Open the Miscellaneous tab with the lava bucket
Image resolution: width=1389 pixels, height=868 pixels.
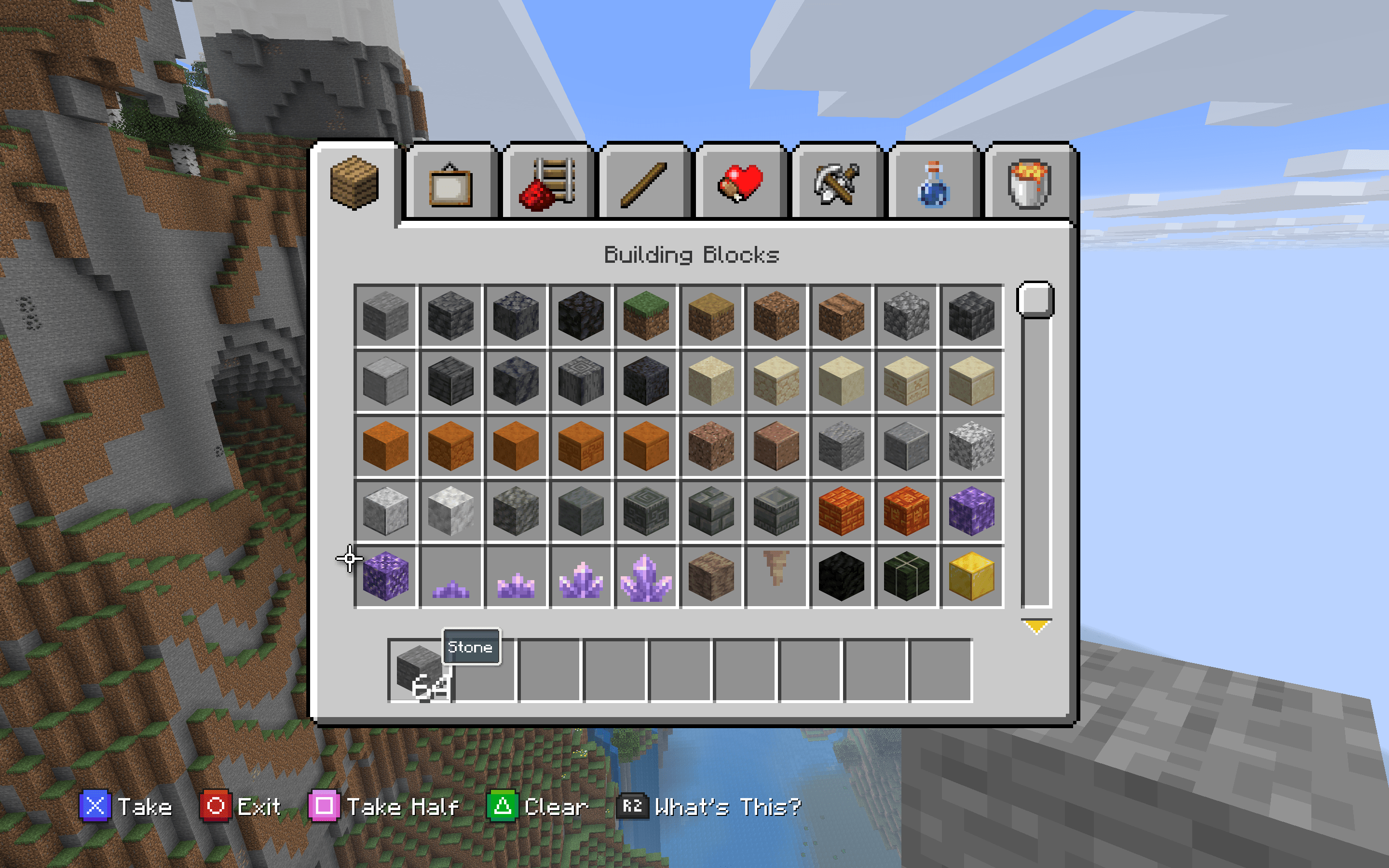tap(1027, 184)
